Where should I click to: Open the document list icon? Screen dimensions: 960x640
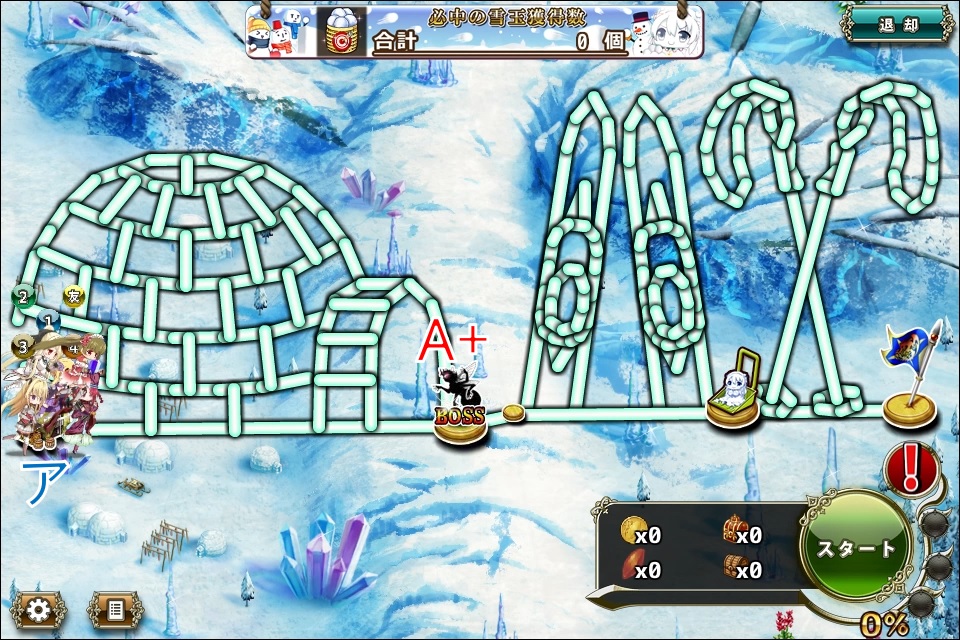116,609
